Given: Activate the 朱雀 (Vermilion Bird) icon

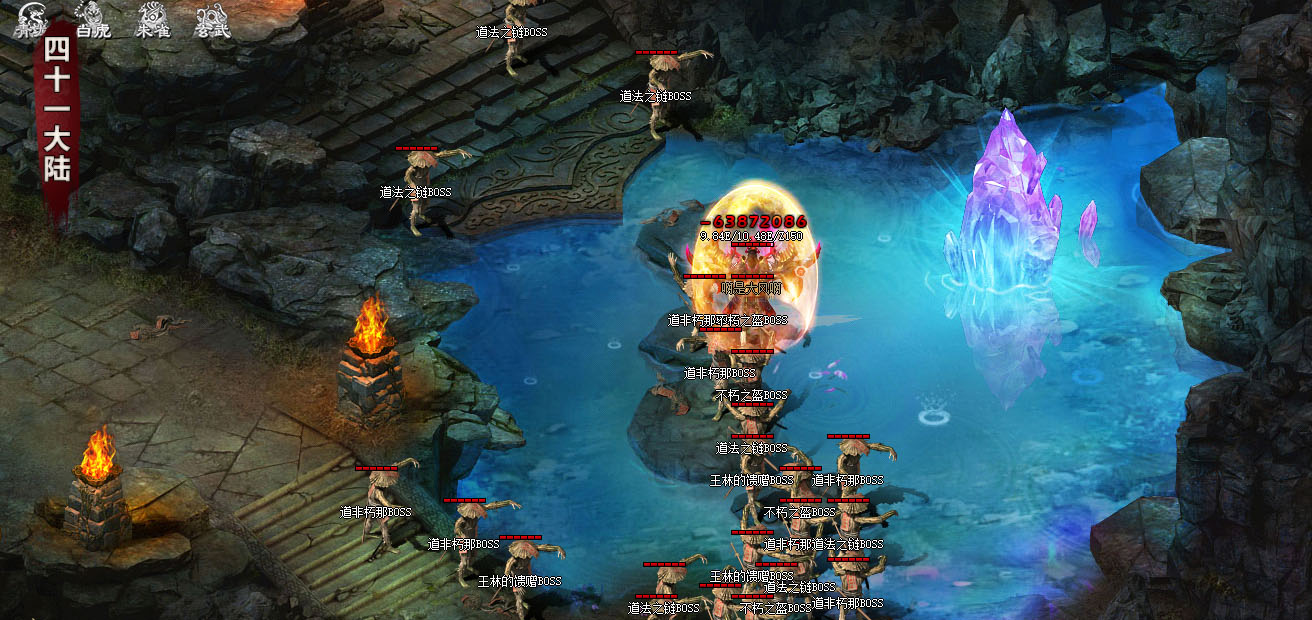Looking at the screenshot, I should click(153, 19).
